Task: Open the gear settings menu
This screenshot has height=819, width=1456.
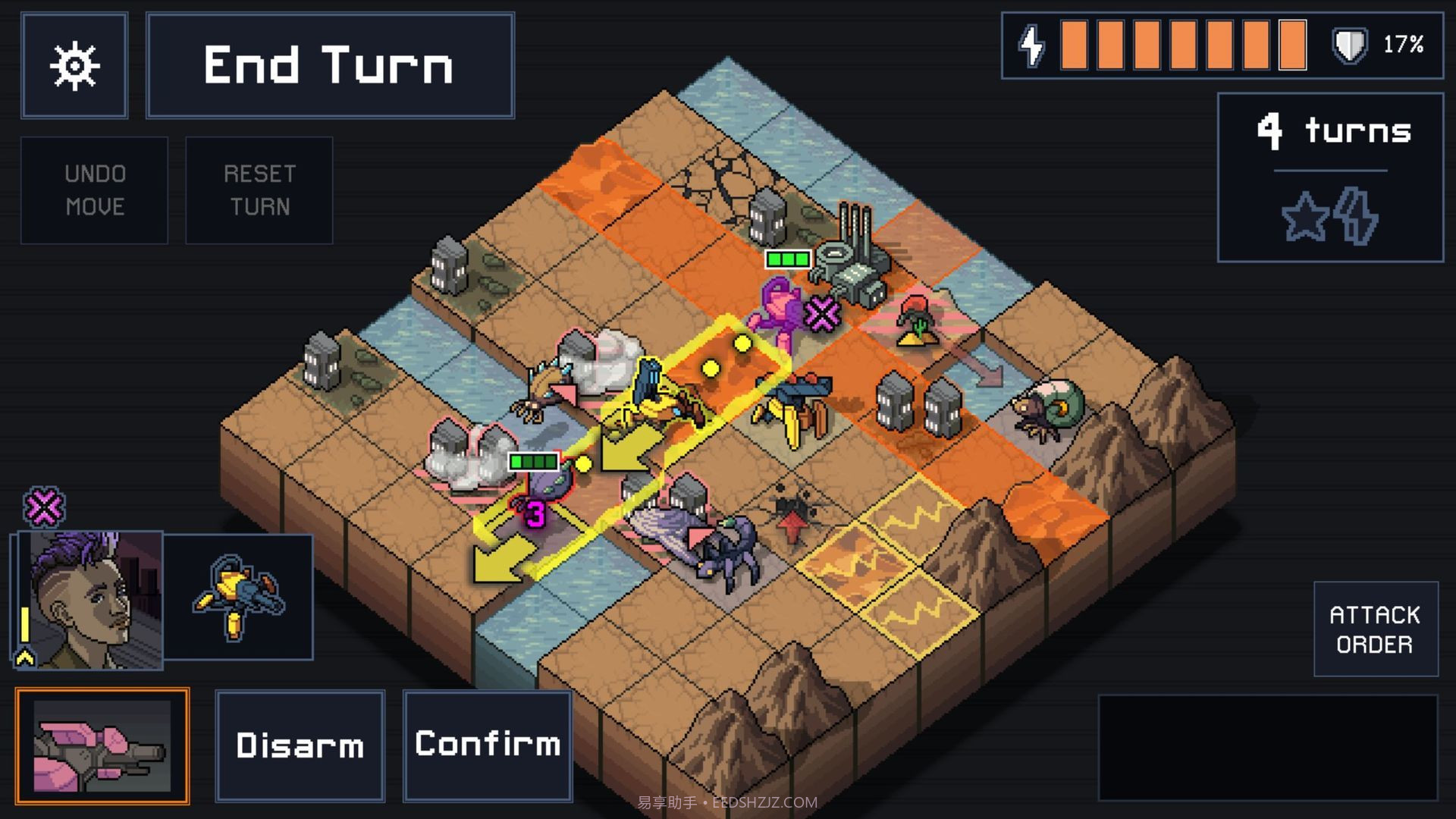Action: click(74, 65)
